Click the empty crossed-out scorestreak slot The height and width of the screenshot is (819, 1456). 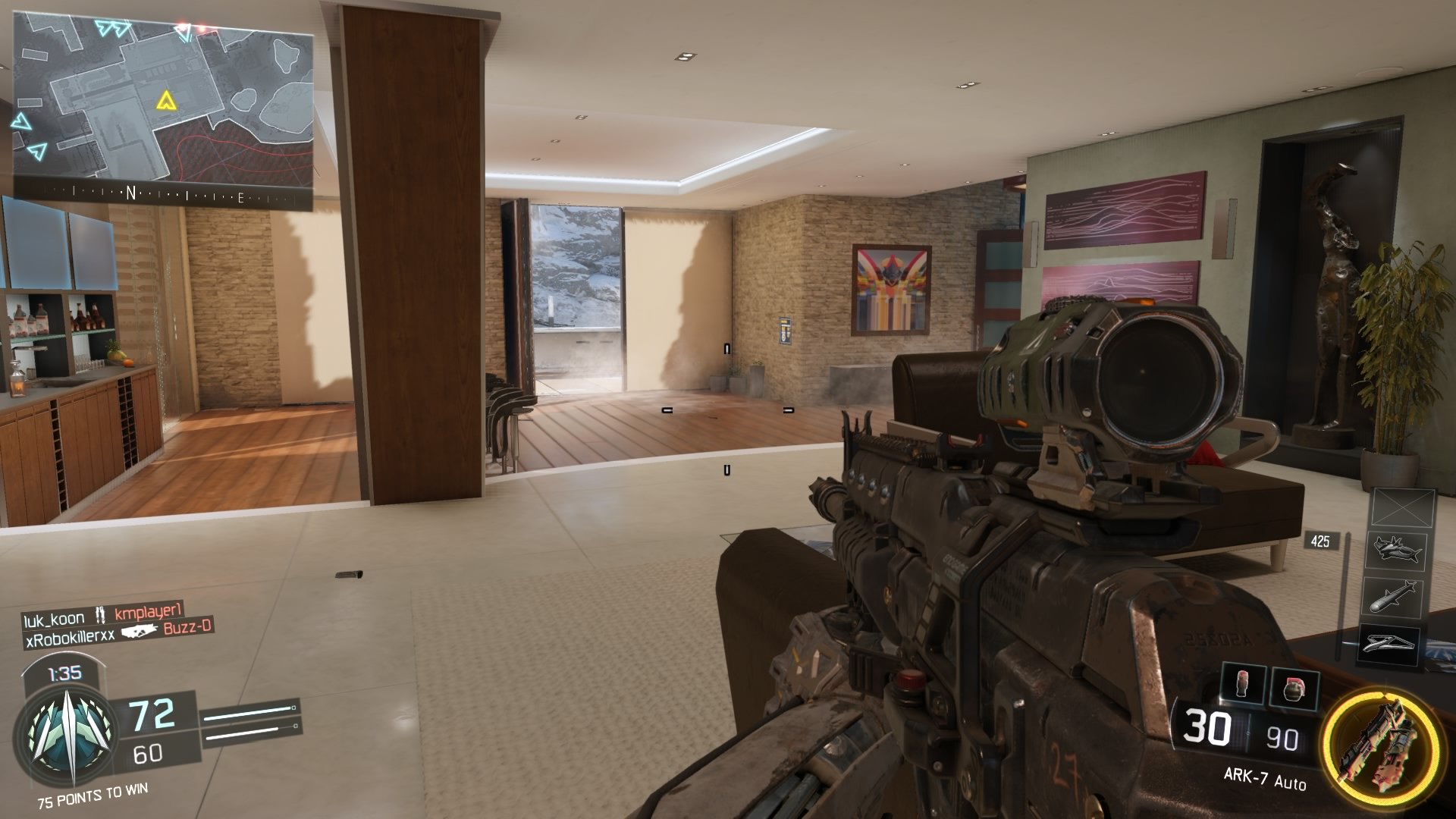1404,507
